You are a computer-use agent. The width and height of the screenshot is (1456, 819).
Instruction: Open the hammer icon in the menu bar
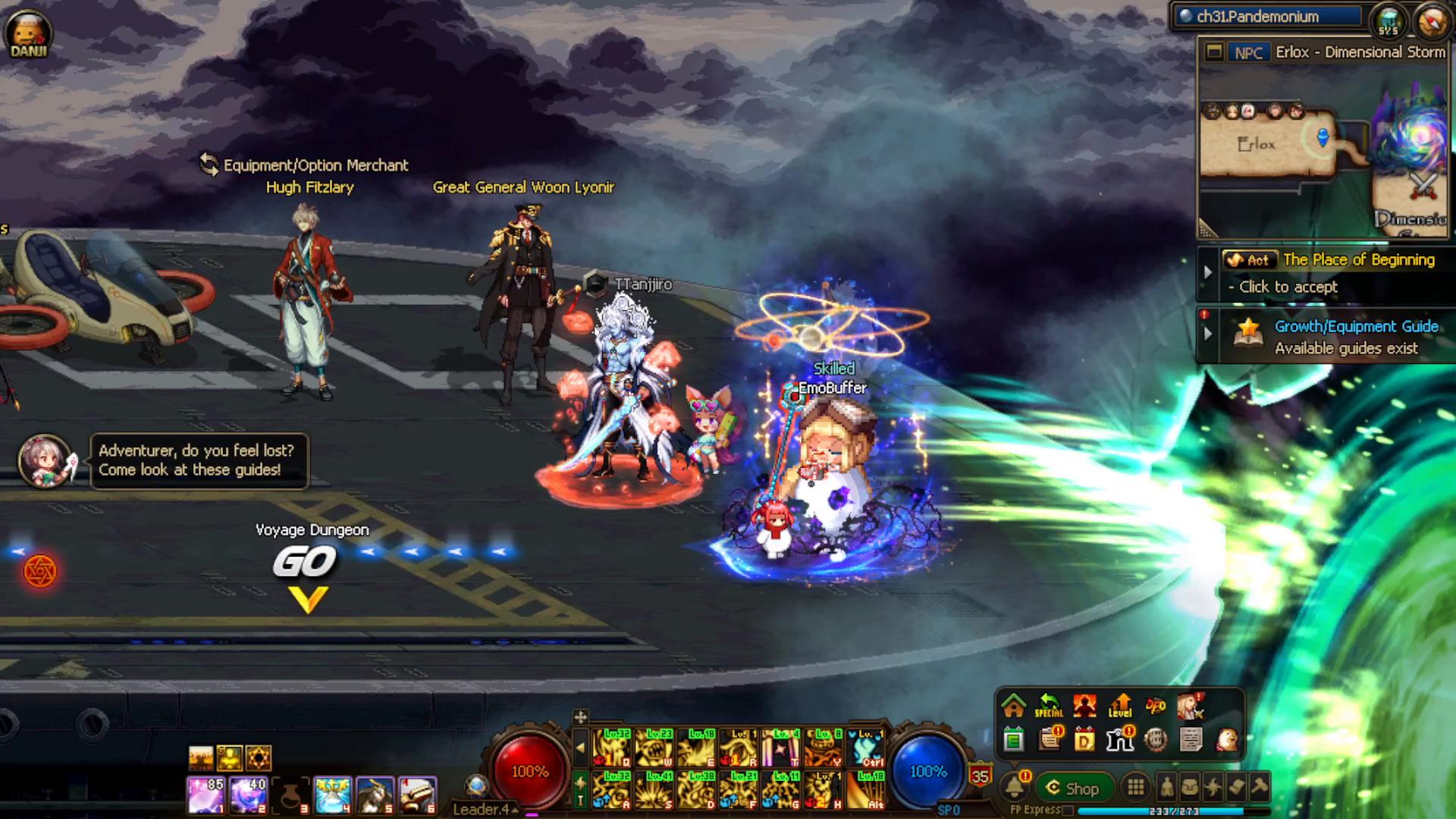click(x=1260, y=787)
